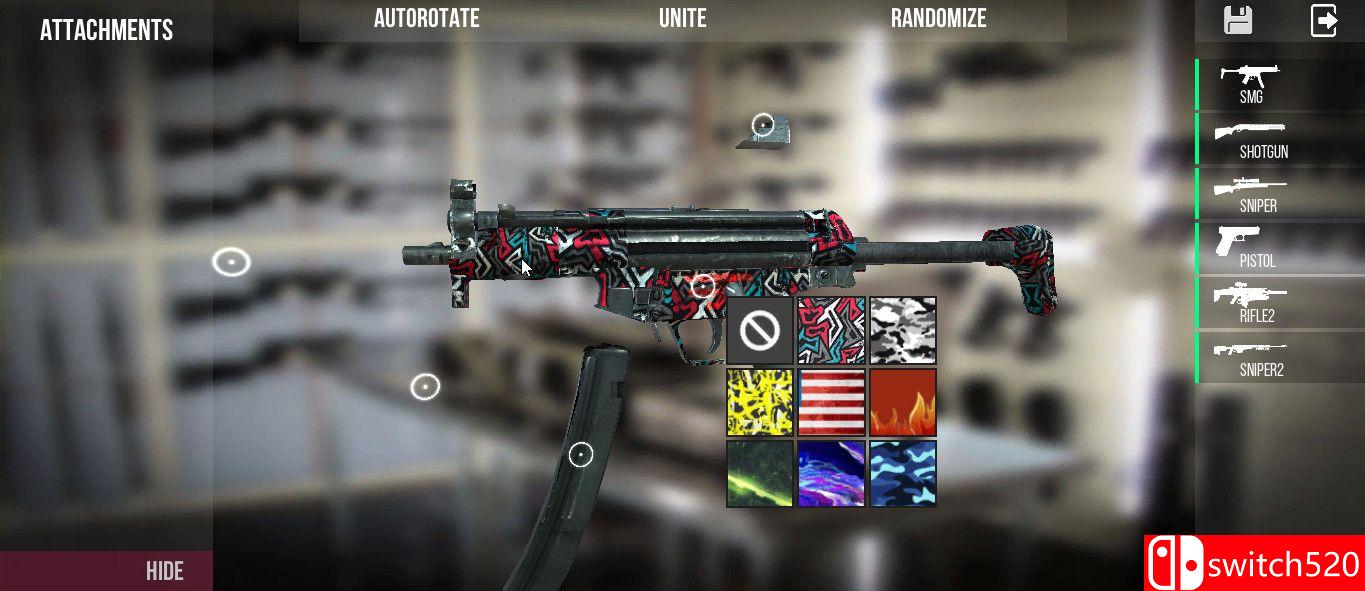Viewport: 1365px width, 591px height.
Task: Randomize the weapon attachments
Action: click(938, 19)
